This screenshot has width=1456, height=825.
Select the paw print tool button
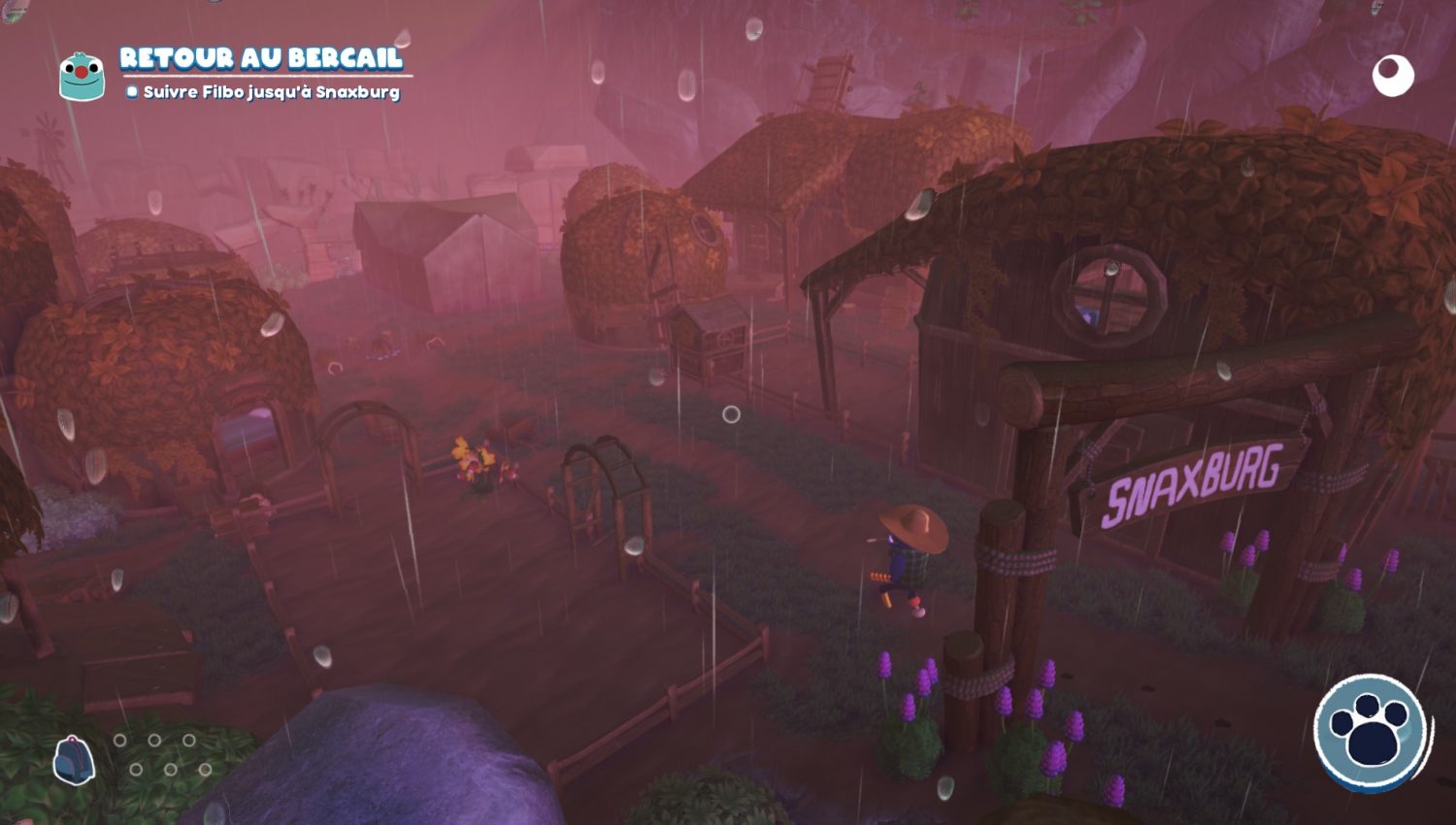(x=1371, y=732)
